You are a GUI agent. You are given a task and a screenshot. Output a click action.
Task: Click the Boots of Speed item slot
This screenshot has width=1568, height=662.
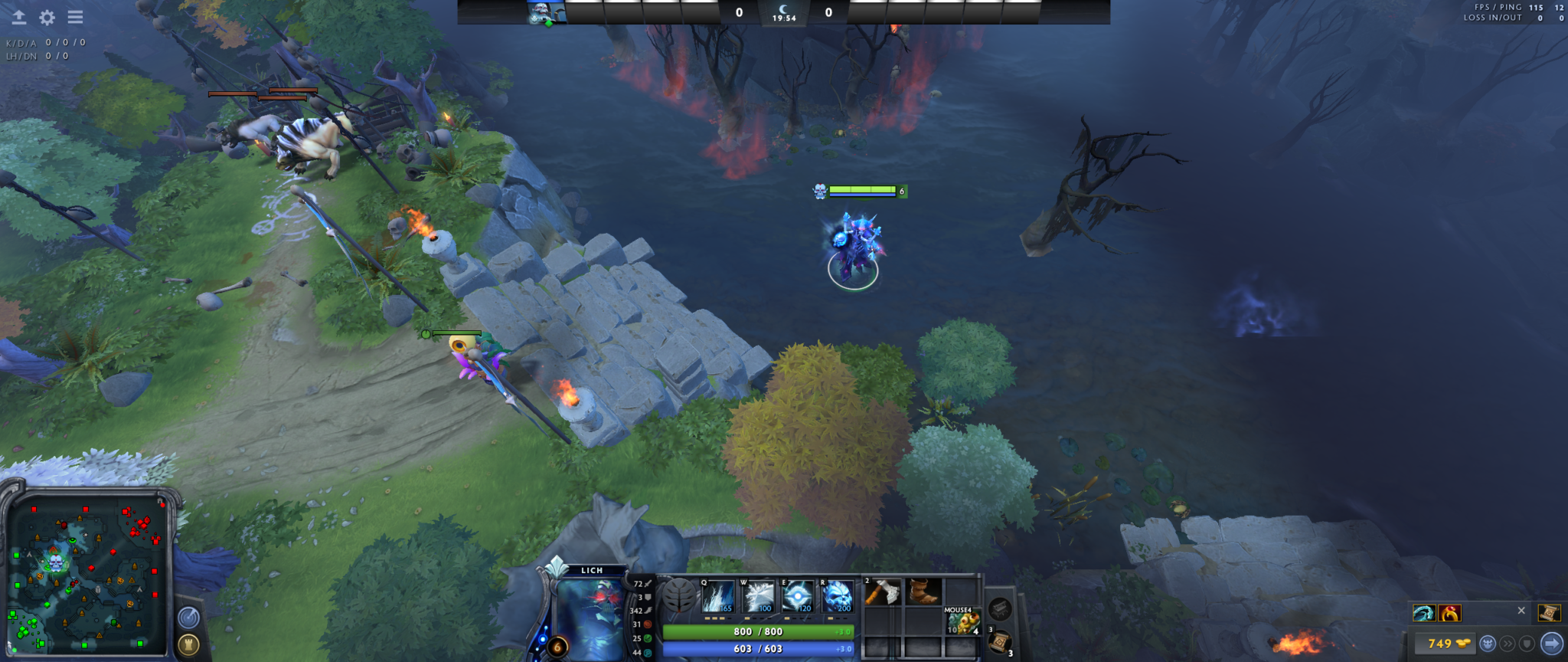tap(923, 592)
